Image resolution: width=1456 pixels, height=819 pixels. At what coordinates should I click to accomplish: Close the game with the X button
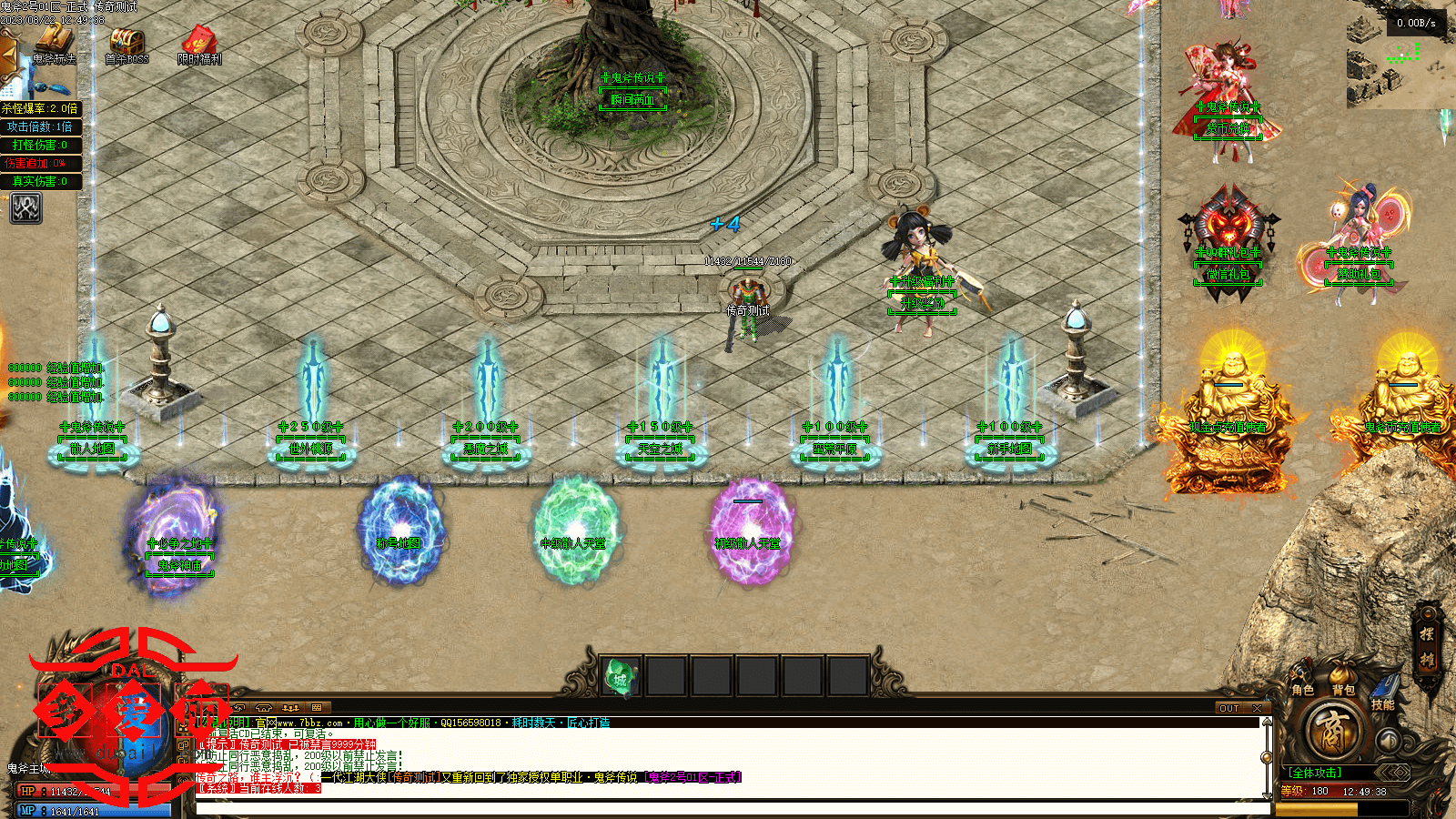click(1257, 708)
